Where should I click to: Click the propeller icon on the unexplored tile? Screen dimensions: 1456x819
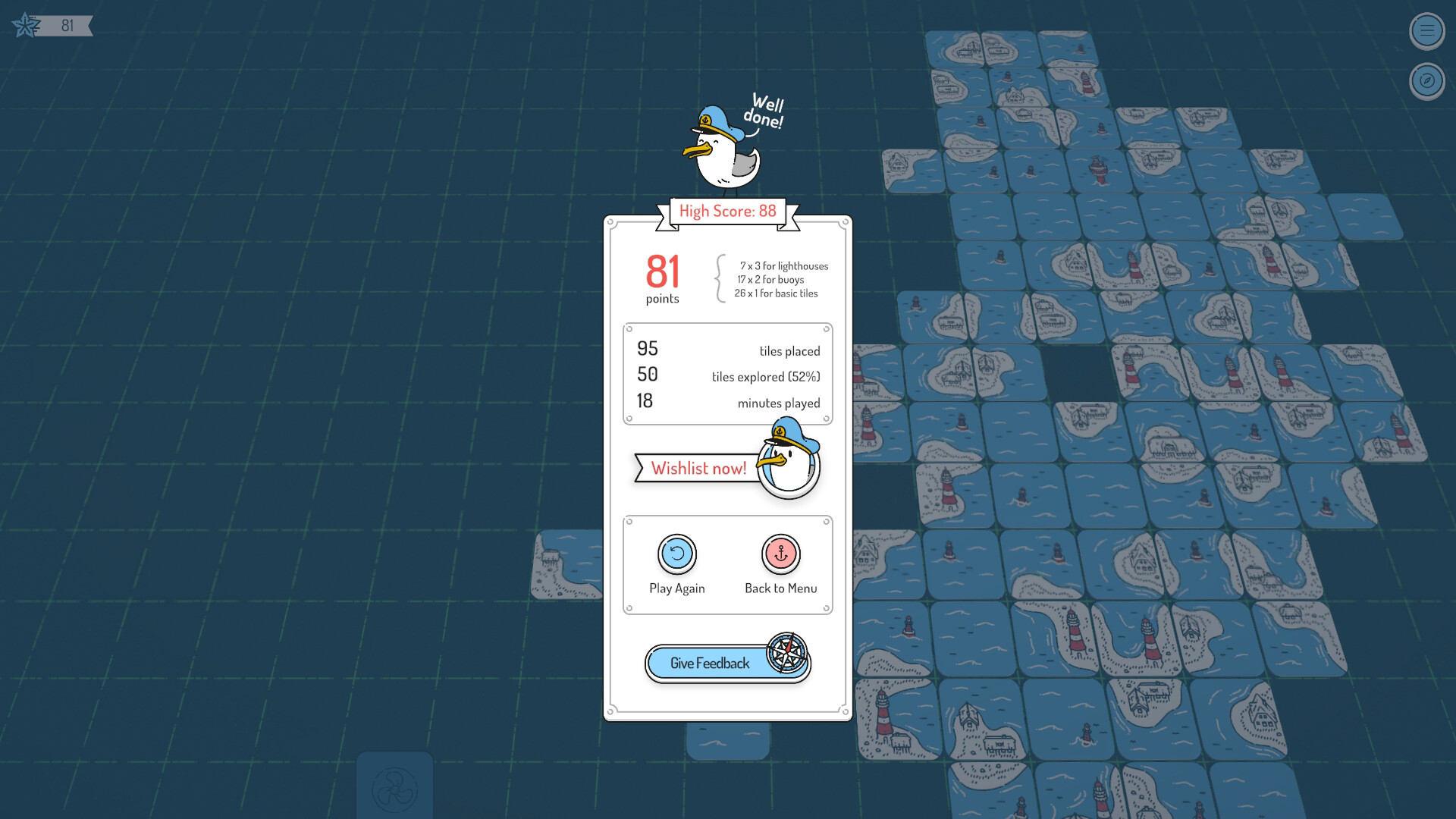396,789
